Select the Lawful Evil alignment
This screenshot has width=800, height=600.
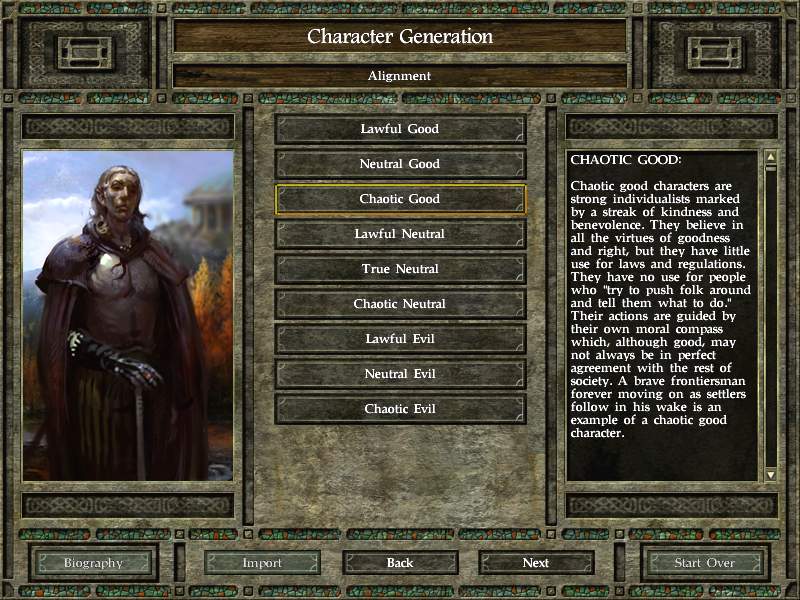400,339
